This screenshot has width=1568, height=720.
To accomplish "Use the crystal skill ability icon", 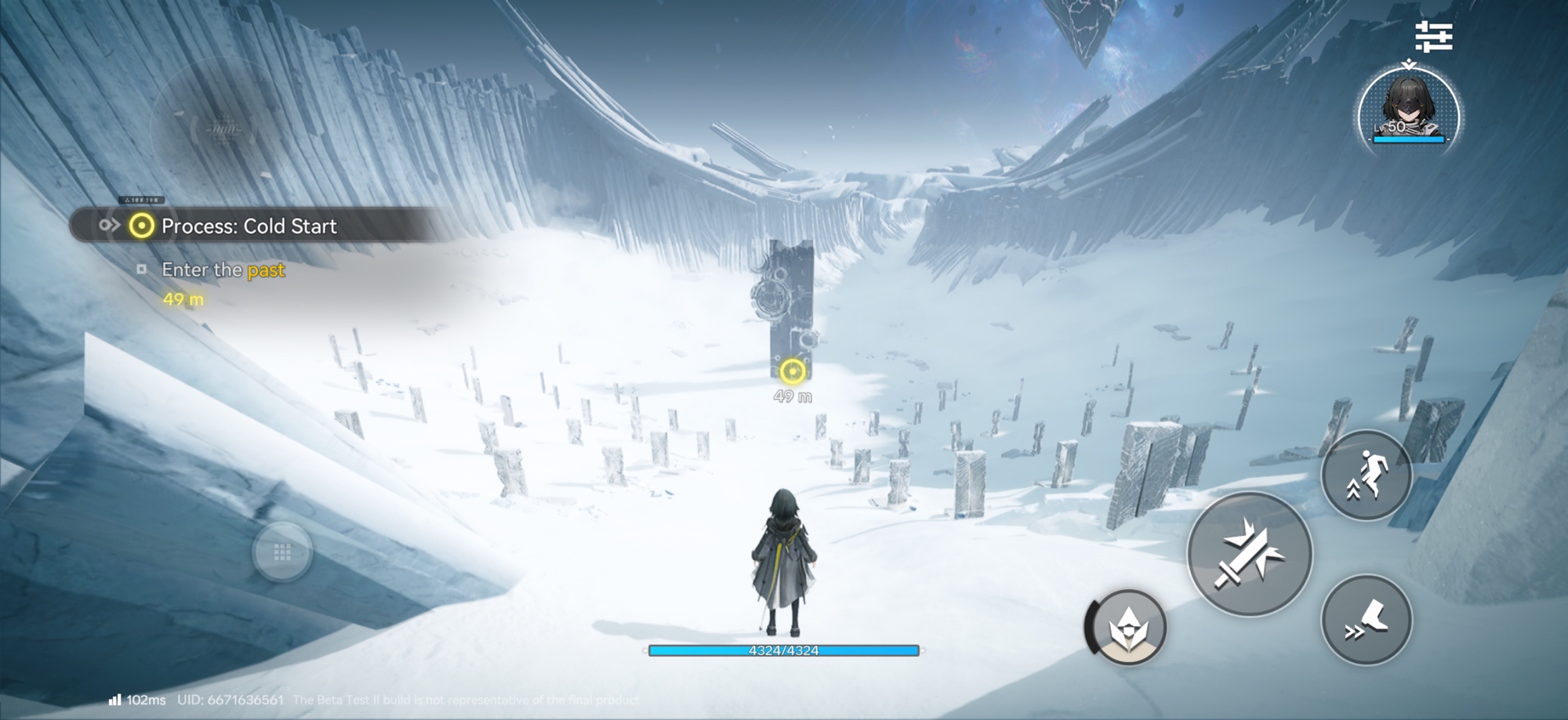I will pos(1127,628).
